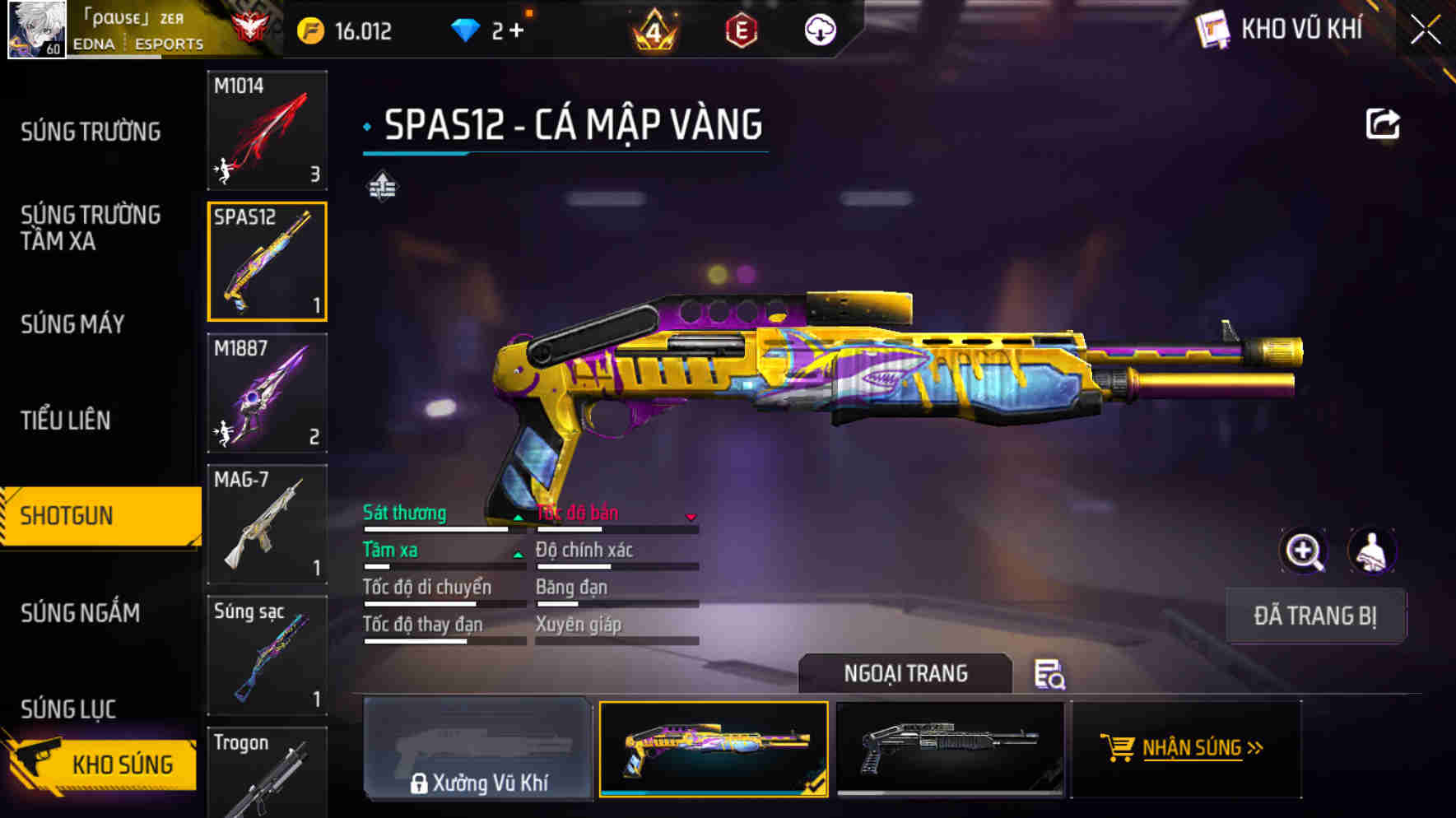
Task: Follow the Nhận Súng link
Action: point(1190,748)
